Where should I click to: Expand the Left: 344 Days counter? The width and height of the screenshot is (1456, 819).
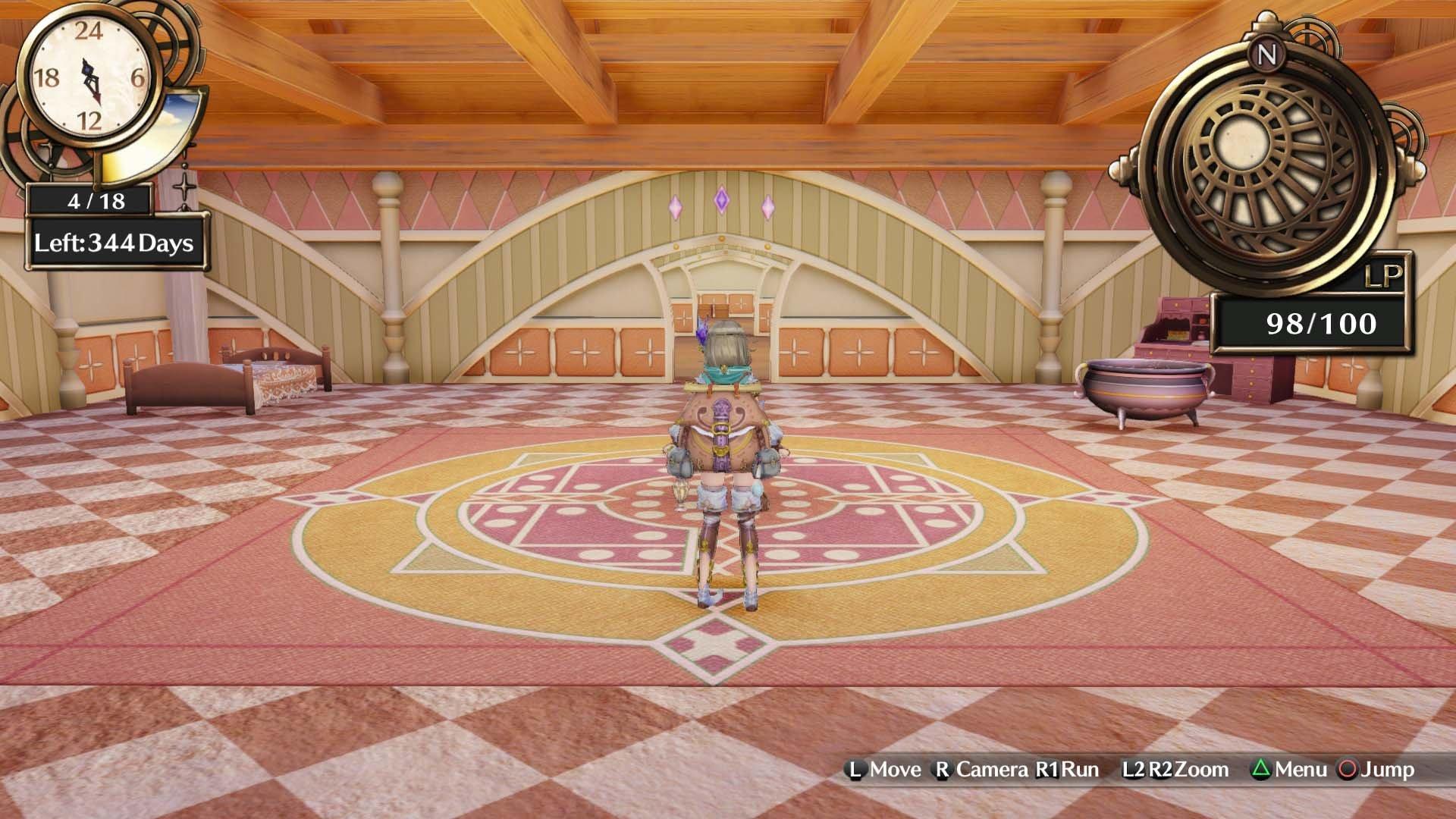[114, 244]
